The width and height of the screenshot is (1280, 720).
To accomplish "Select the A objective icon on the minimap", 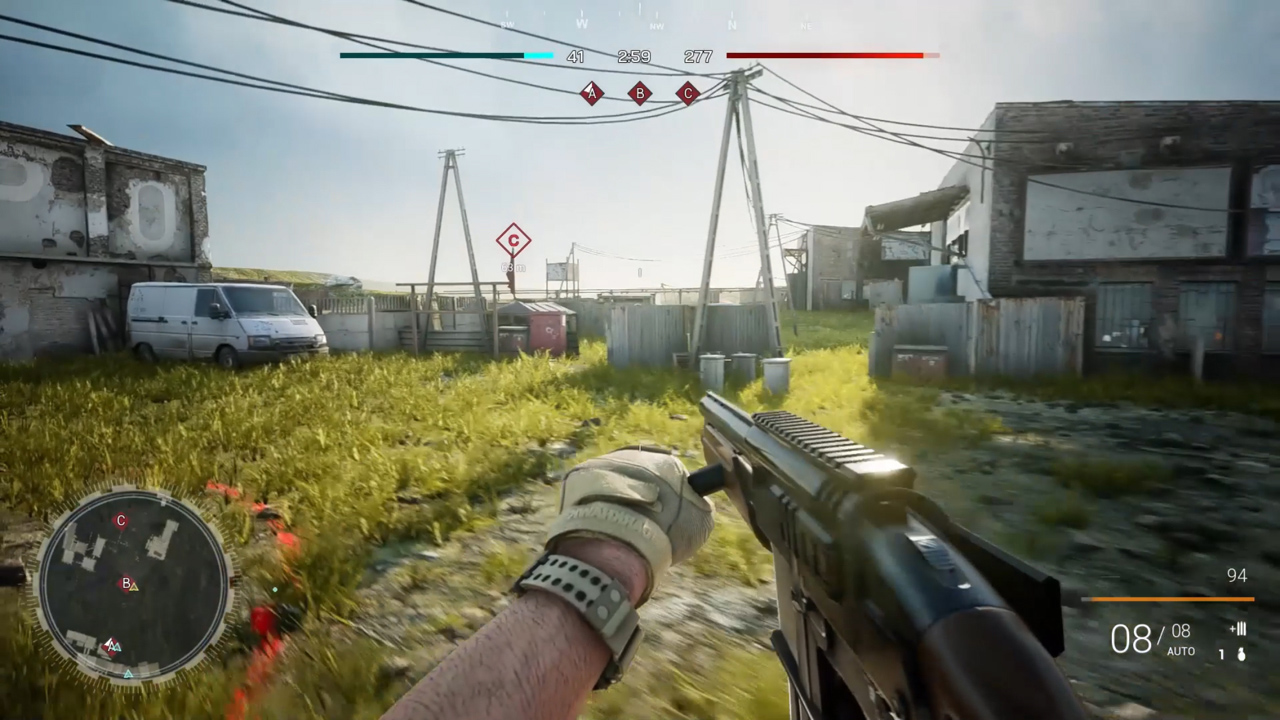I will 110,645.
